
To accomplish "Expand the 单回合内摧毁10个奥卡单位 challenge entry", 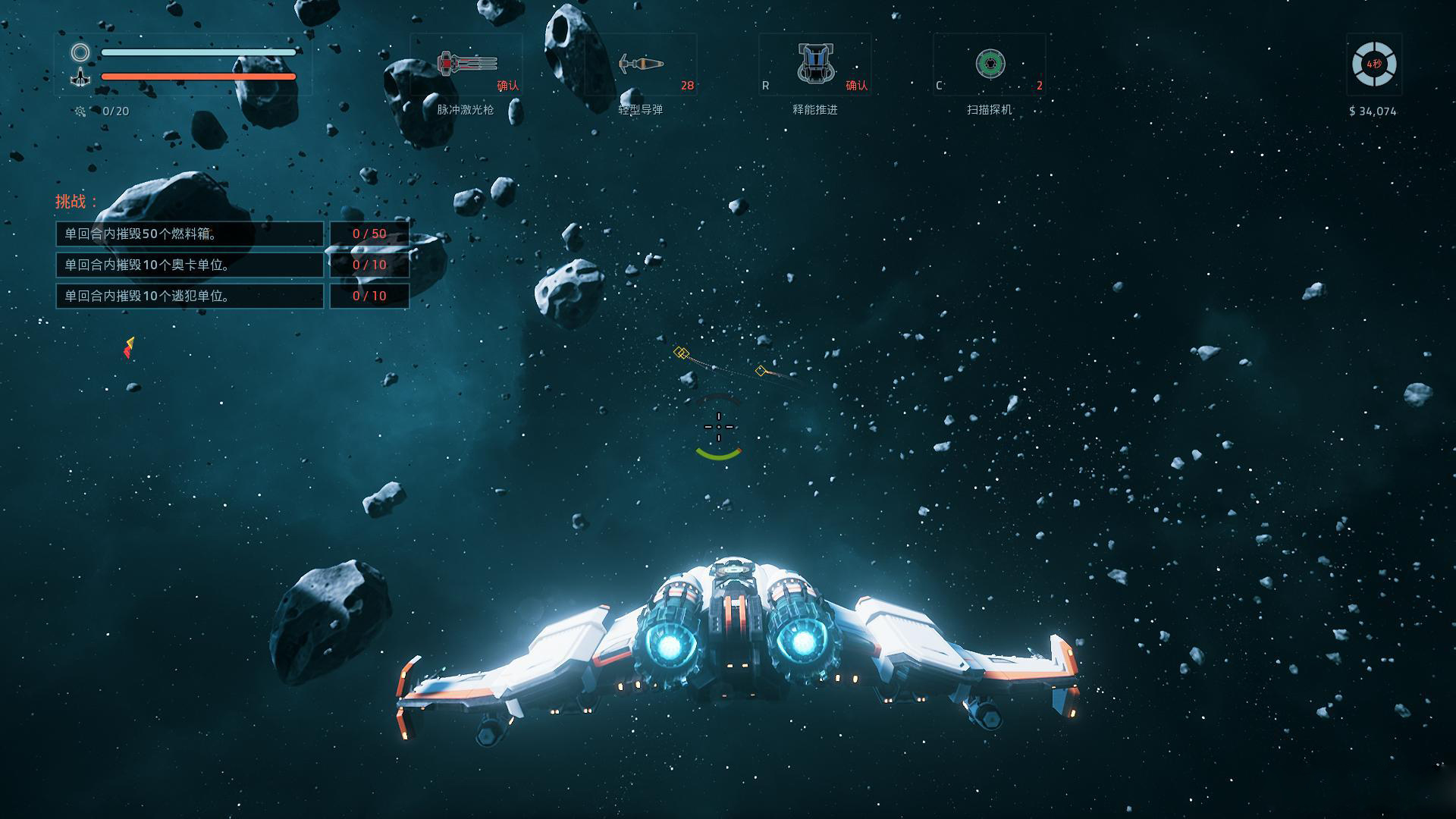I will click(190, 265).
